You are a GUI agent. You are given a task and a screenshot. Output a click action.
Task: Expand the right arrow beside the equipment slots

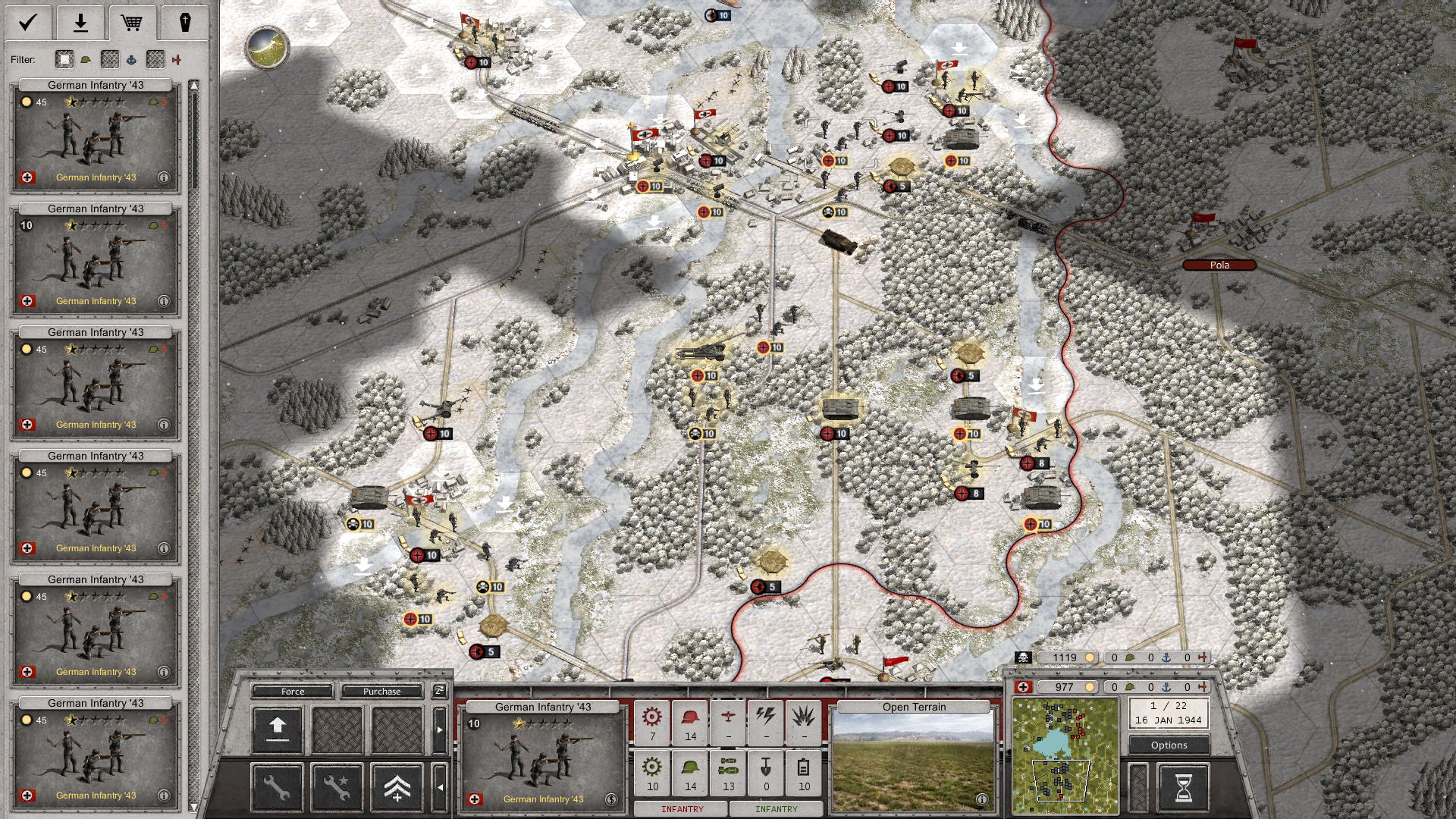point(440,730)
